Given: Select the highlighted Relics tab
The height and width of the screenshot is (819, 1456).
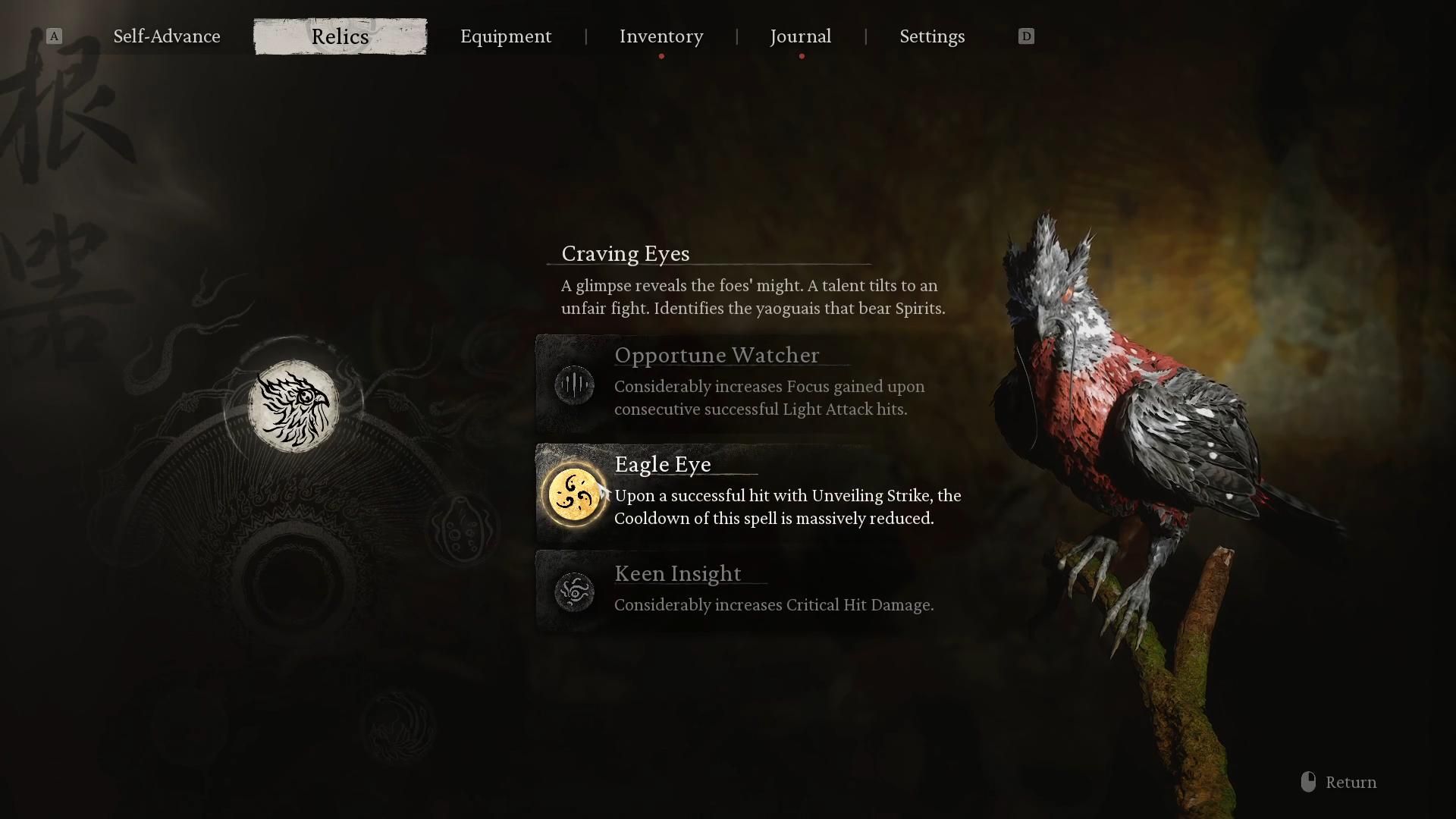Looking at the screenshot, I should 340,36.
